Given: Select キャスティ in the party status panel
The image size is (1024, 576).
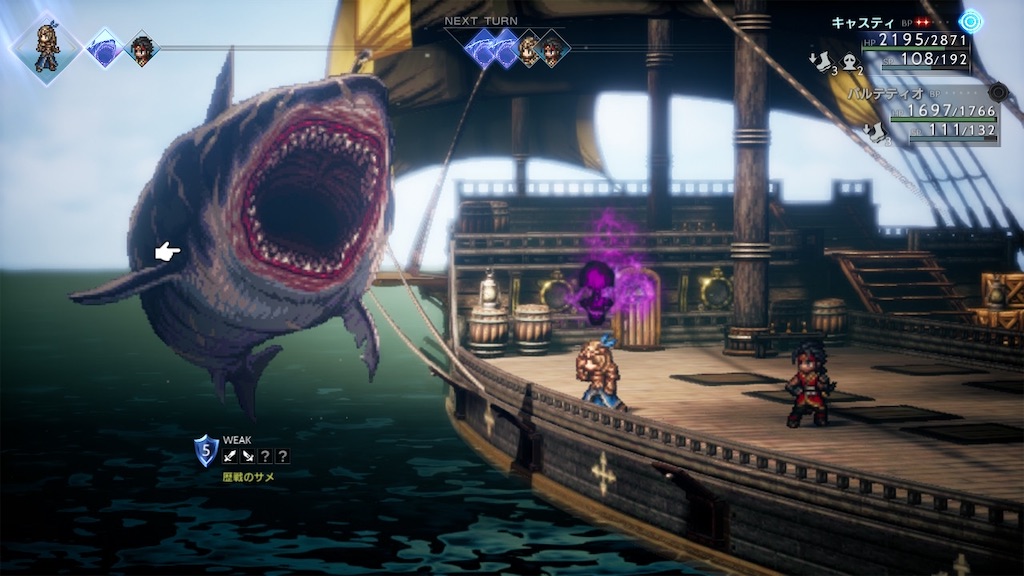Looking at the screenshot, I should click(862, 21).
